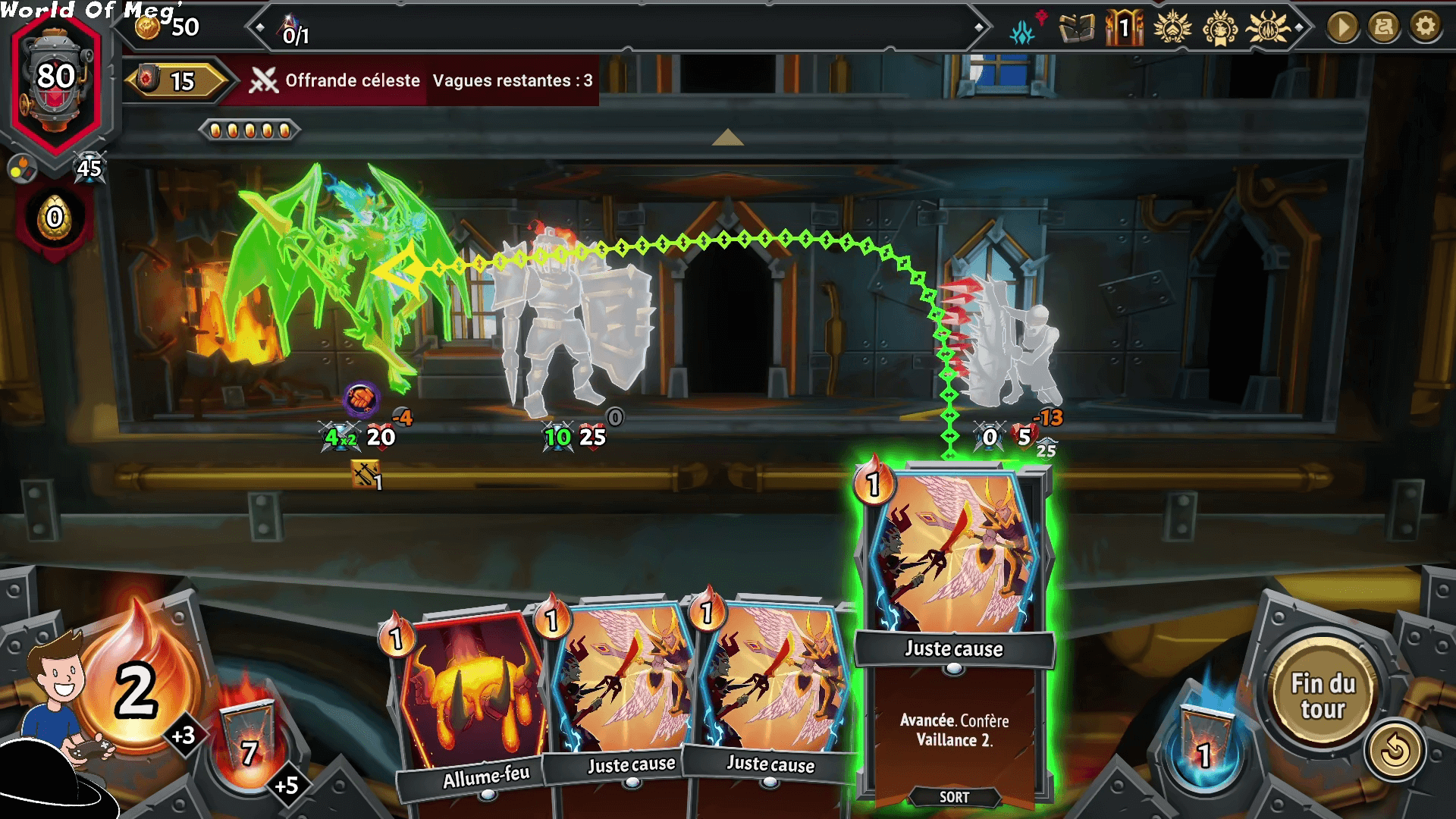The image size is (1456, 819).
Task: End the turn with Fin du tour
Action: [1323, 696]
